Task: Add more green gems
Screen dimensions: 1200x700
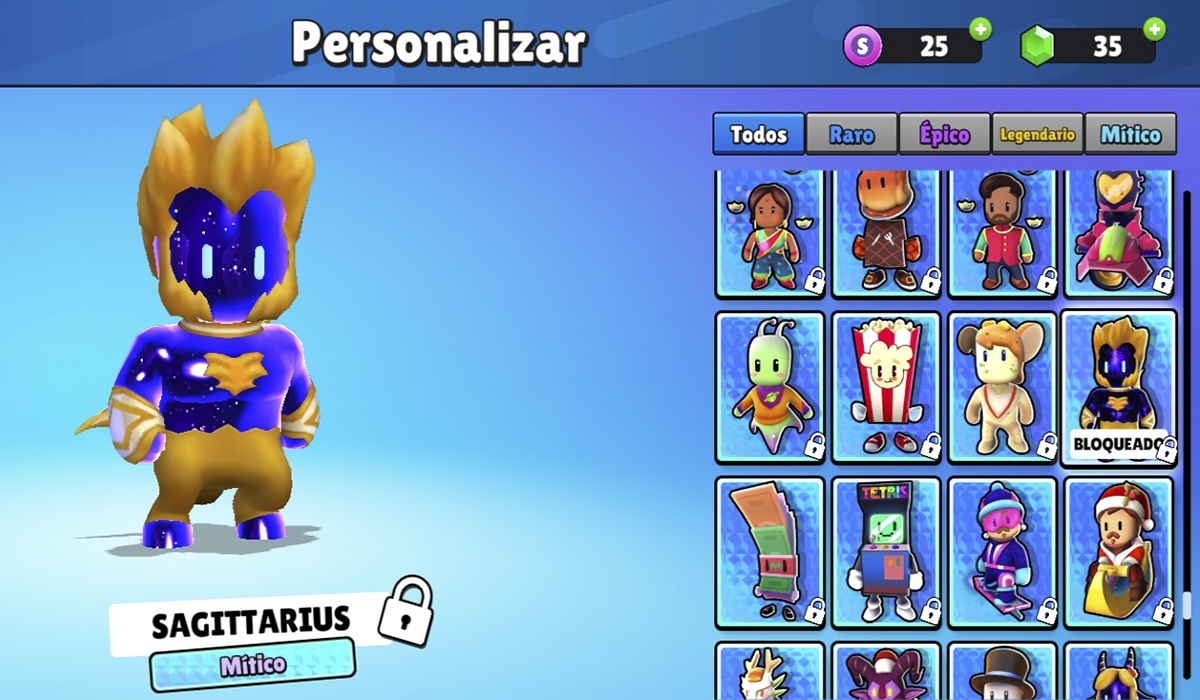Action: [1155, 29]
